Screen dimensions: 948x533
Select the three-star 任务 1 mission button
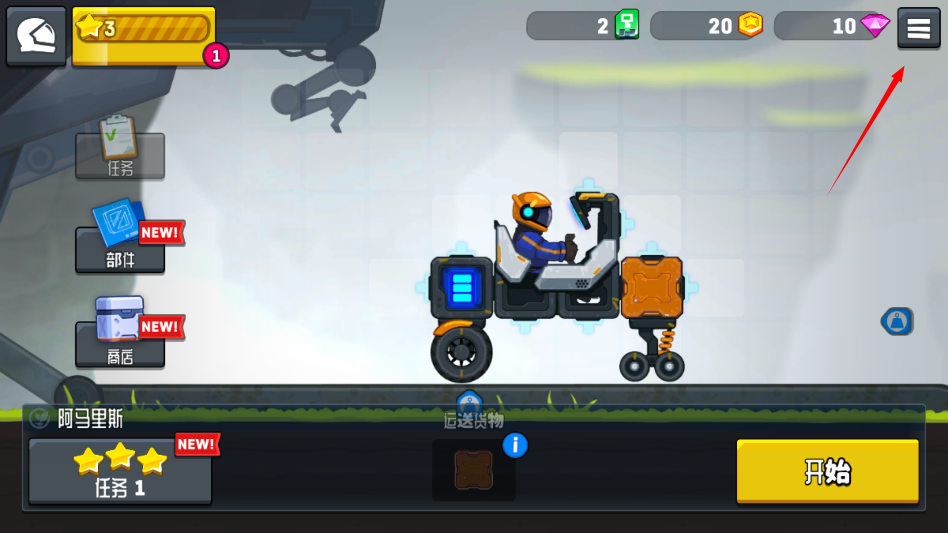point(120,471)
